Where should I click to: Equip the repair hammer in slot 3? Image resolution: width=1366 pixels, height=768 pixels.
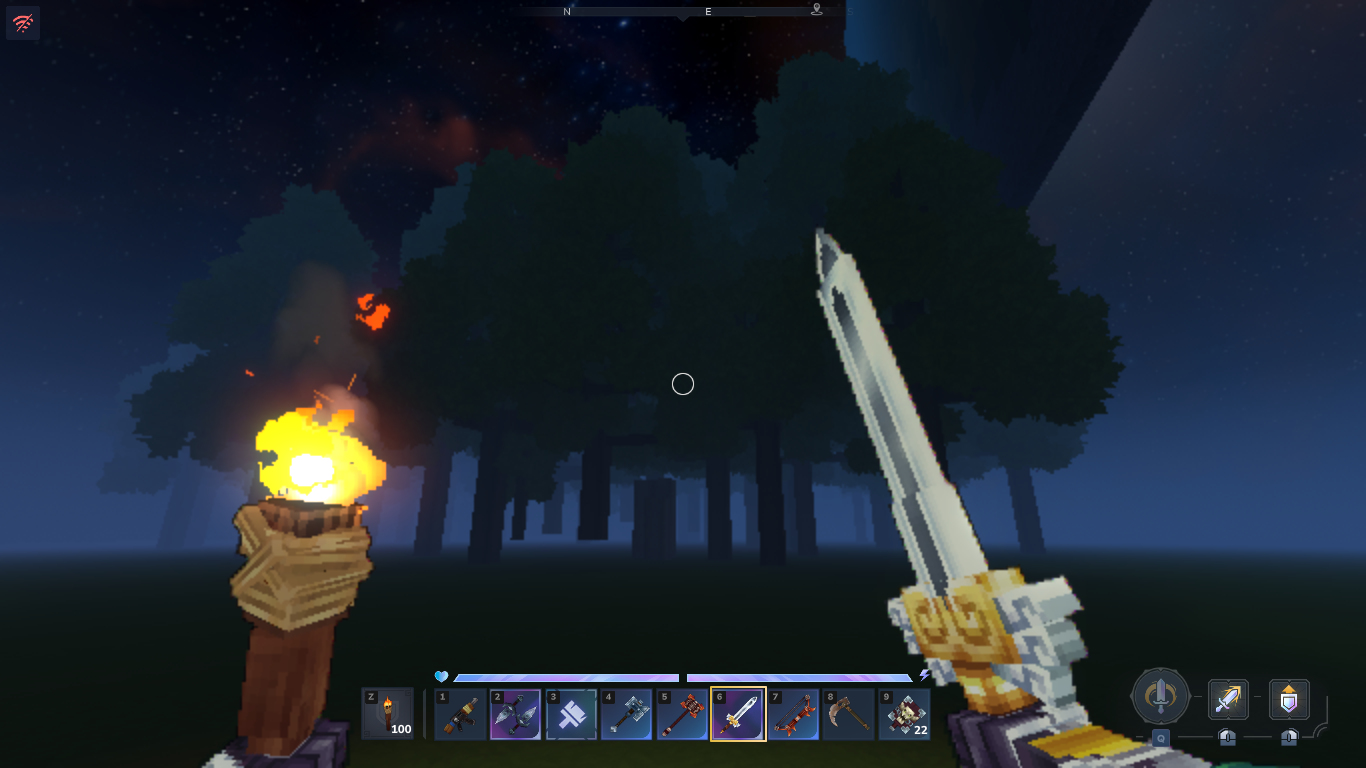pyautogui.click(x=572, y=714)
